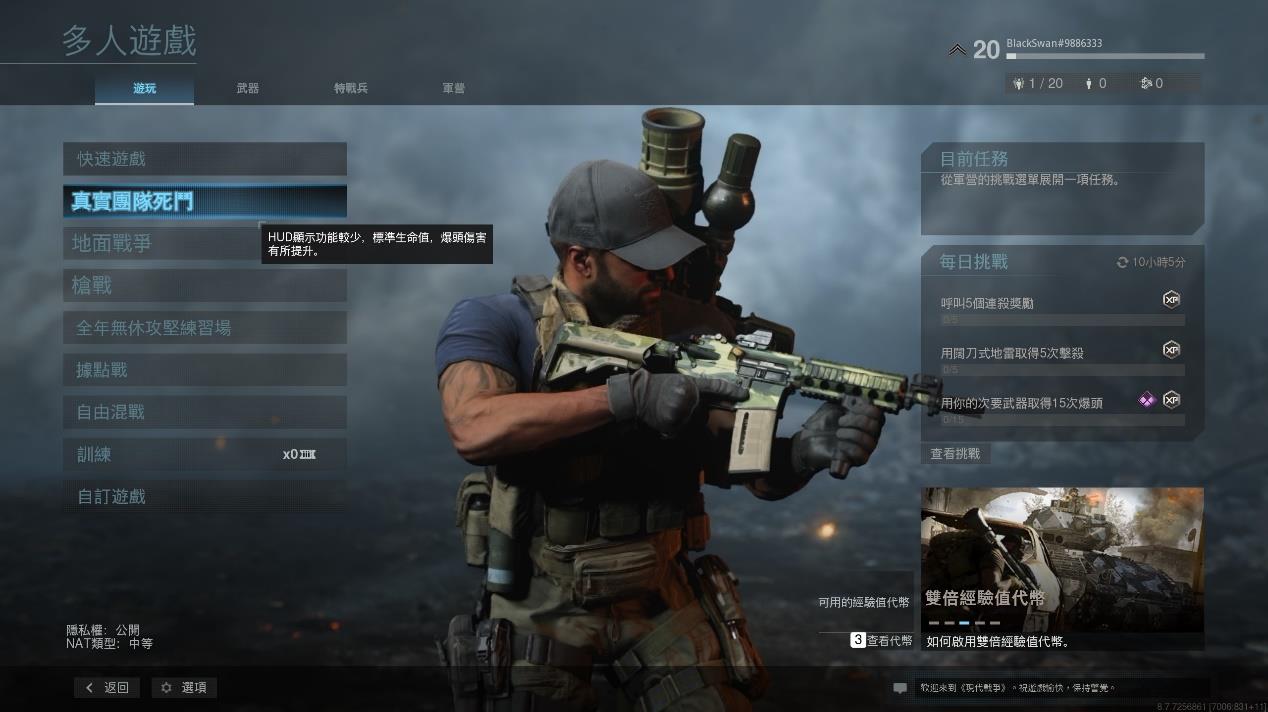Select the 槍戰 gunfight mode

click(204, 286)
